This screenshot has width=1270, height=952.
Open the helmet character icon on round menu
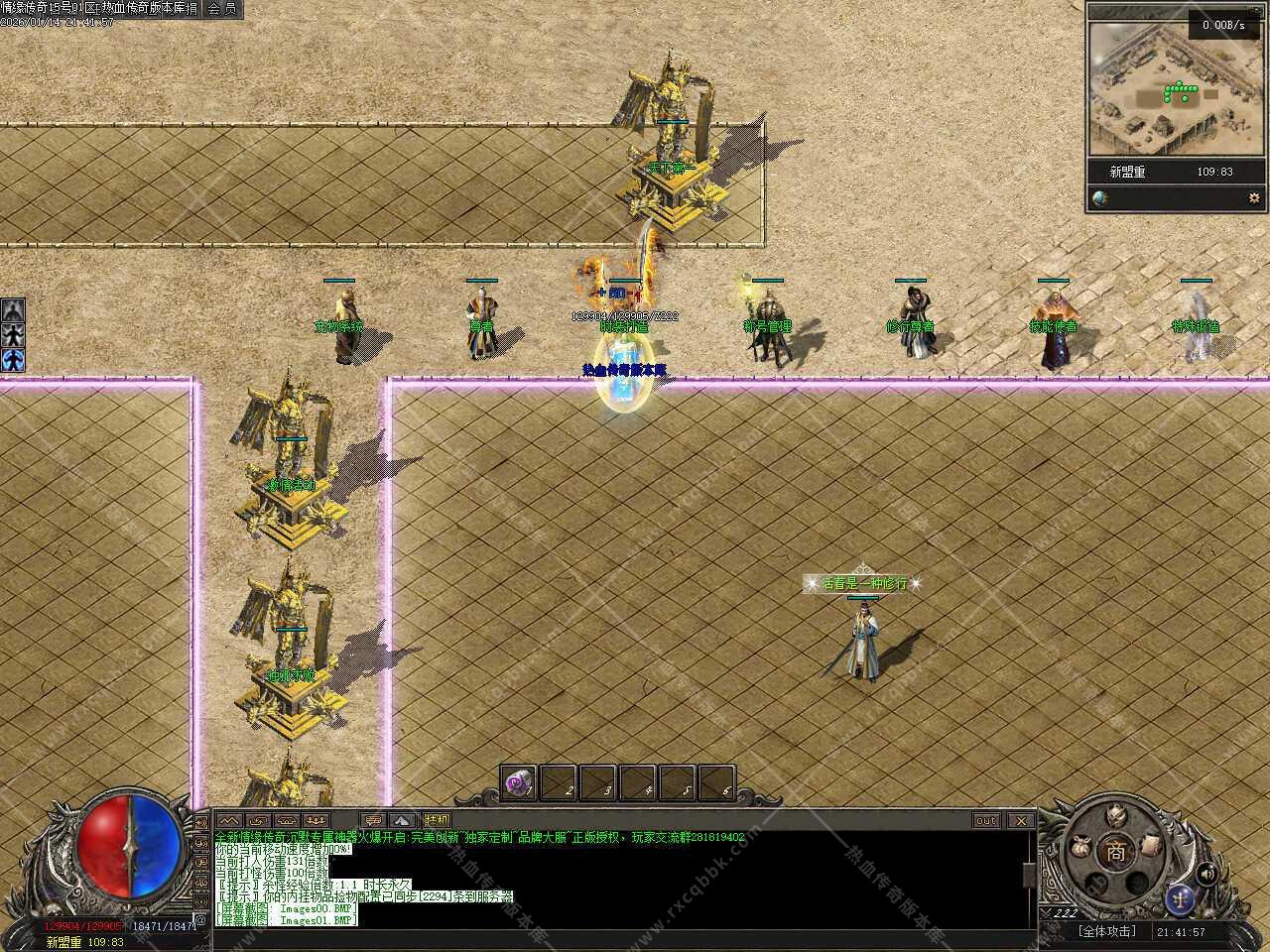[x=1115, y=816]
